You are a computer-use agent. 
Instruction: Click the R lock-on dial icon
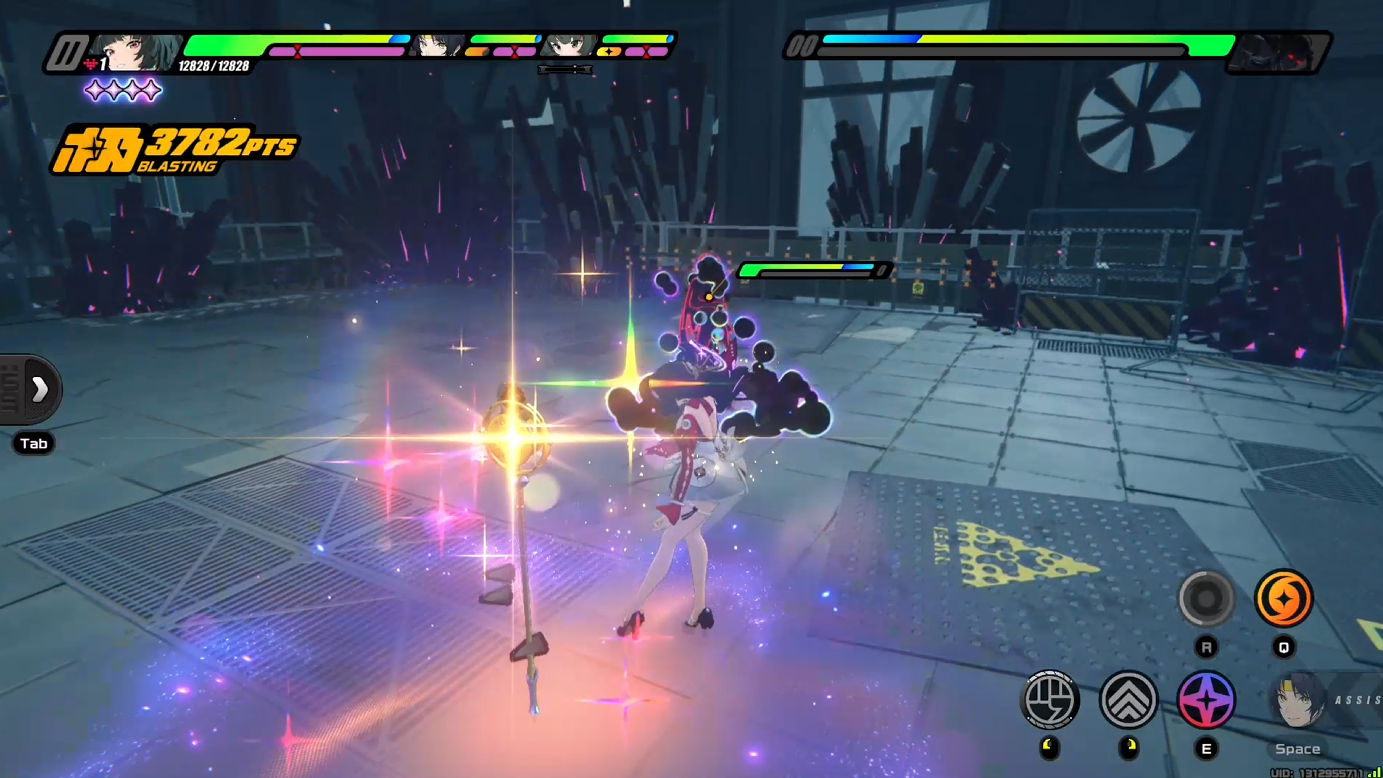click(x=1207, y=599)
